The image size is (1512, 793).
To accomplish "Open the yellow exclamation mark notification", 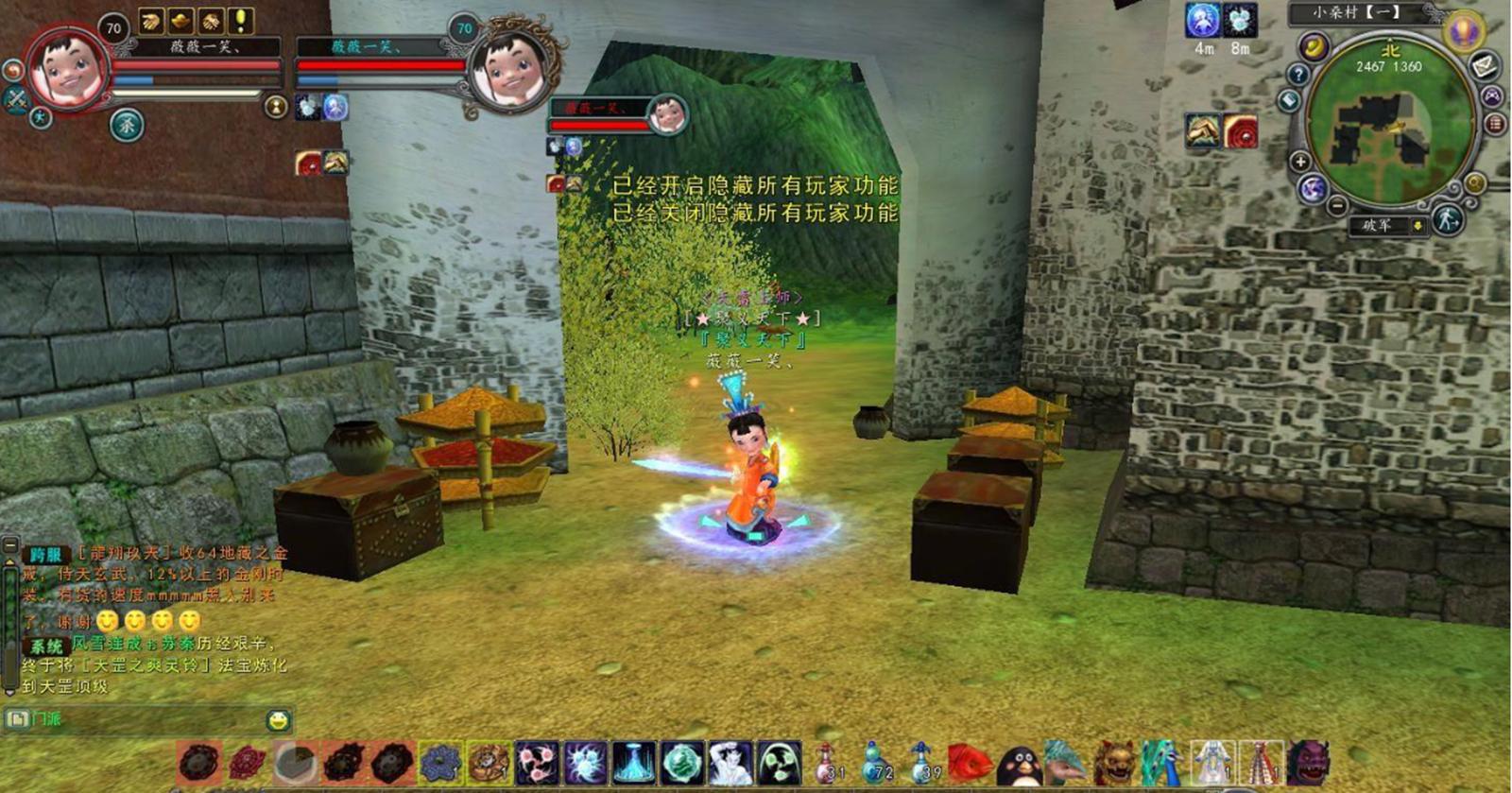I will point(241,20).
